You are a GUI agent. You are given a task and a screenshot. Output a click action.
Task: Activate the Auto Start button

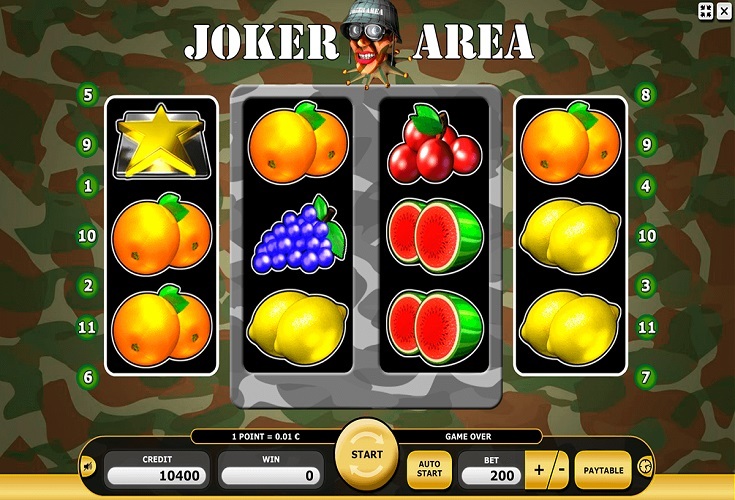[429, 470]
